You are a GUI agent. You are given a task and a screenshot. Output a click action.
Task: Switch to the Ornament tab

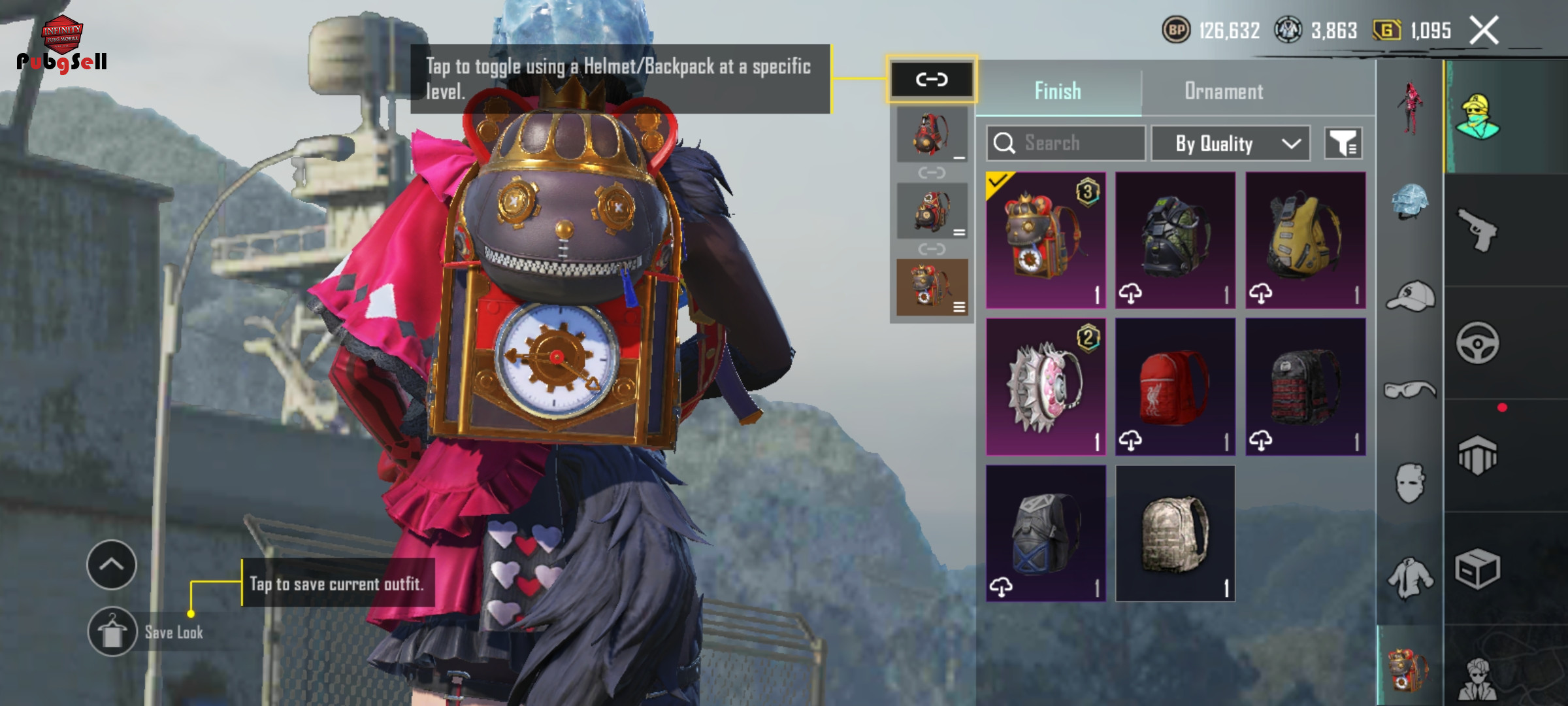pyautogui.click(x=1224, y=92)
